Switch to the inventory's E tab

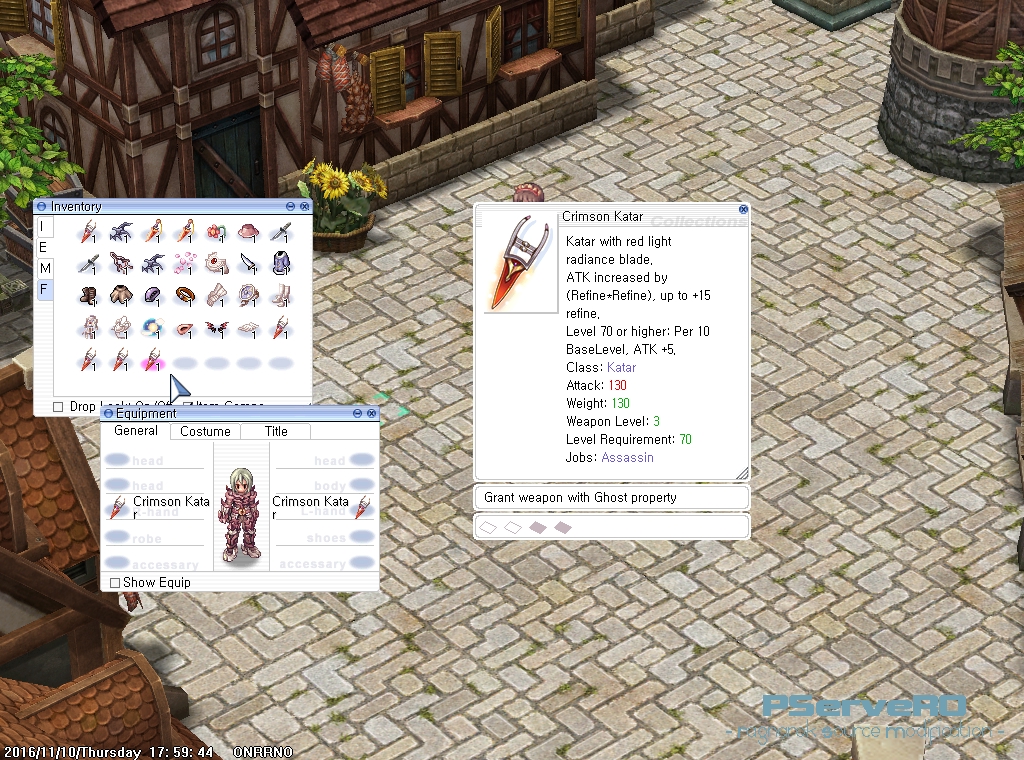(43, 247)
